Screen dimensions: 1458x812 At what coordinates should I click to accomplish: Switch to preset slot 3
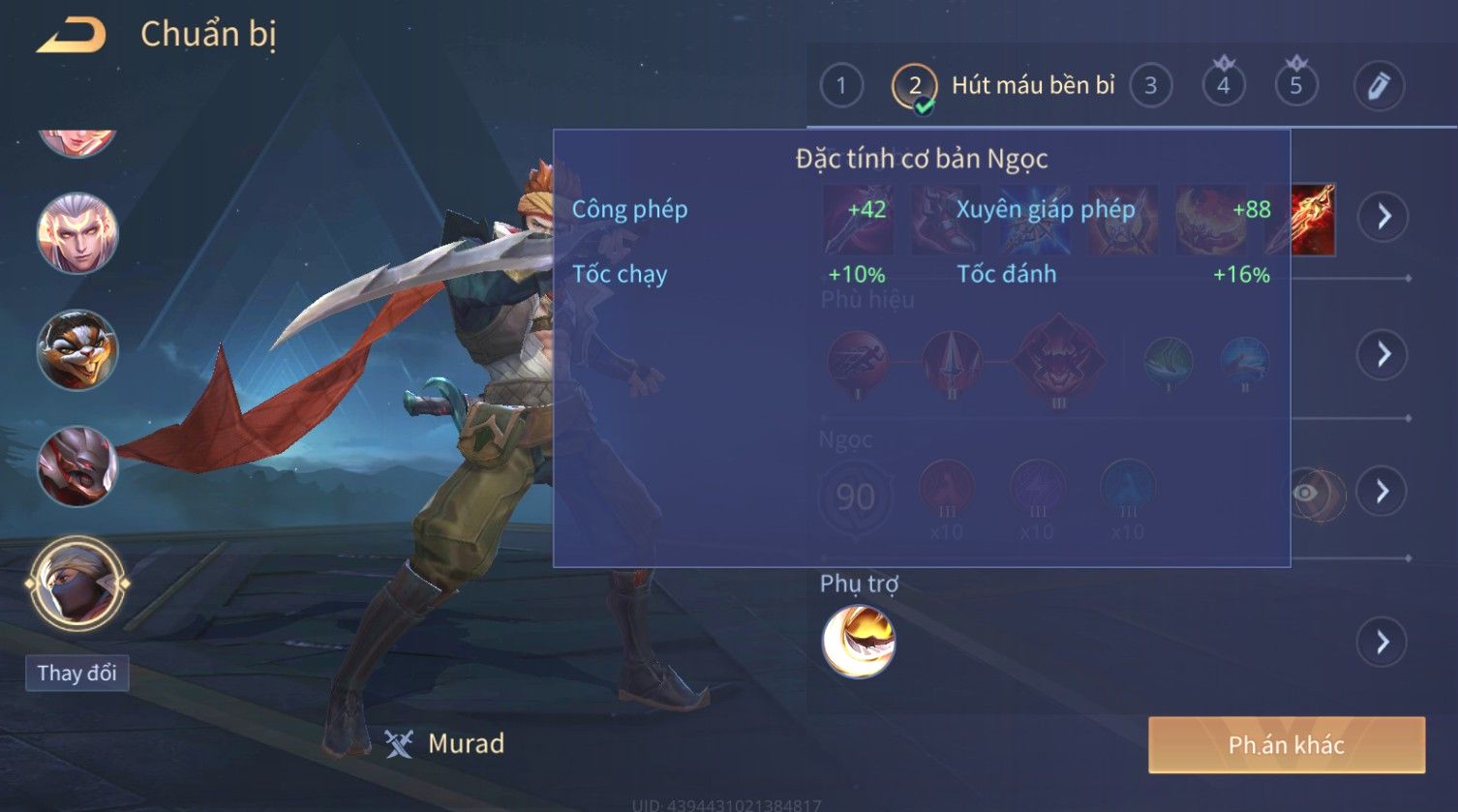(x=1150, y=86)
